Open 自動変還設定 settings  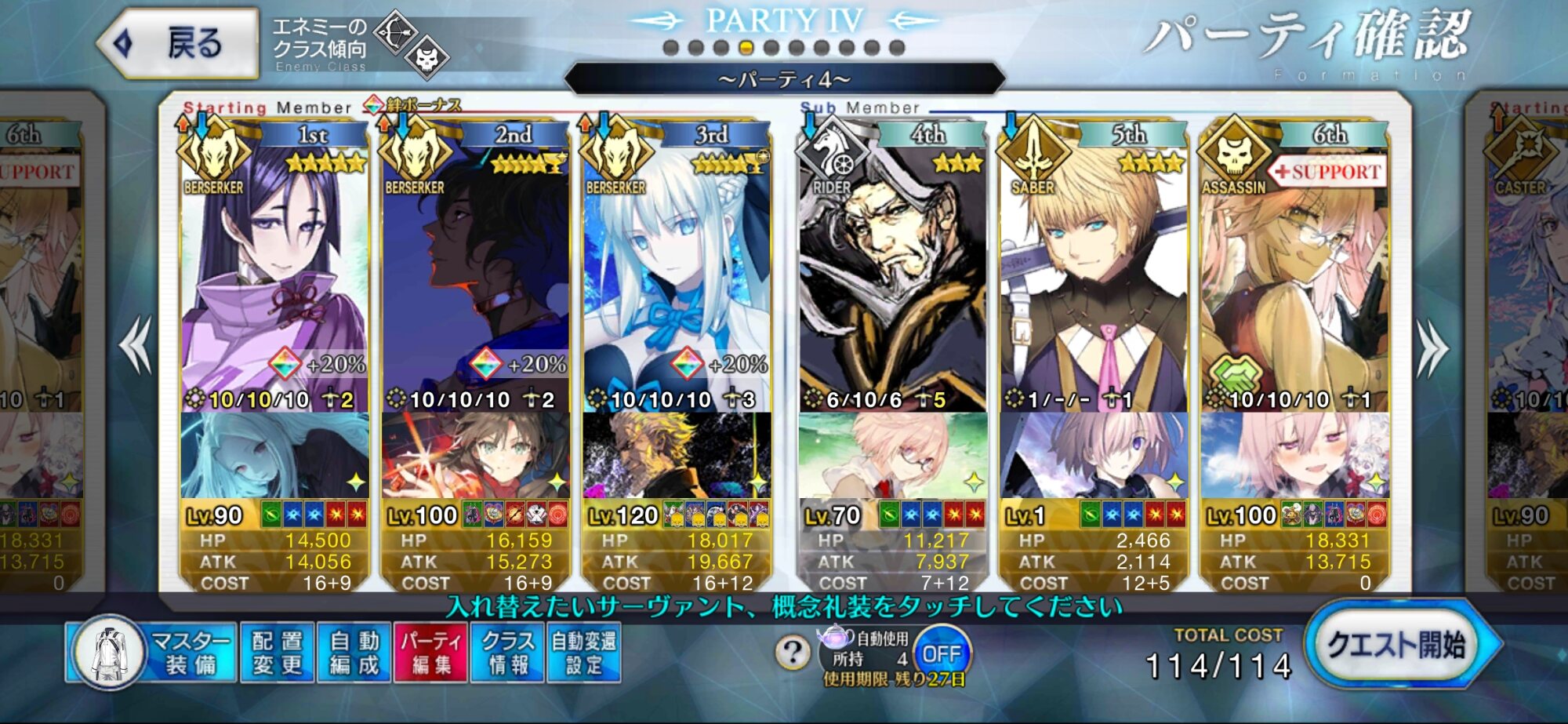click(584, 653)
